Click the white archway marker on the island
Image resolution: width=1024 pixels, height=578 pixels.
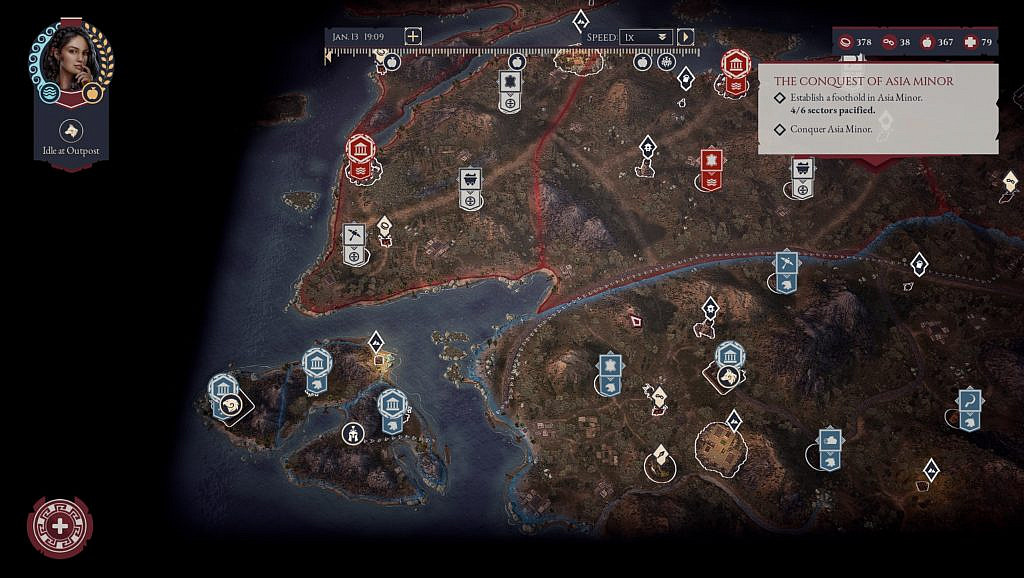point(352,434)
